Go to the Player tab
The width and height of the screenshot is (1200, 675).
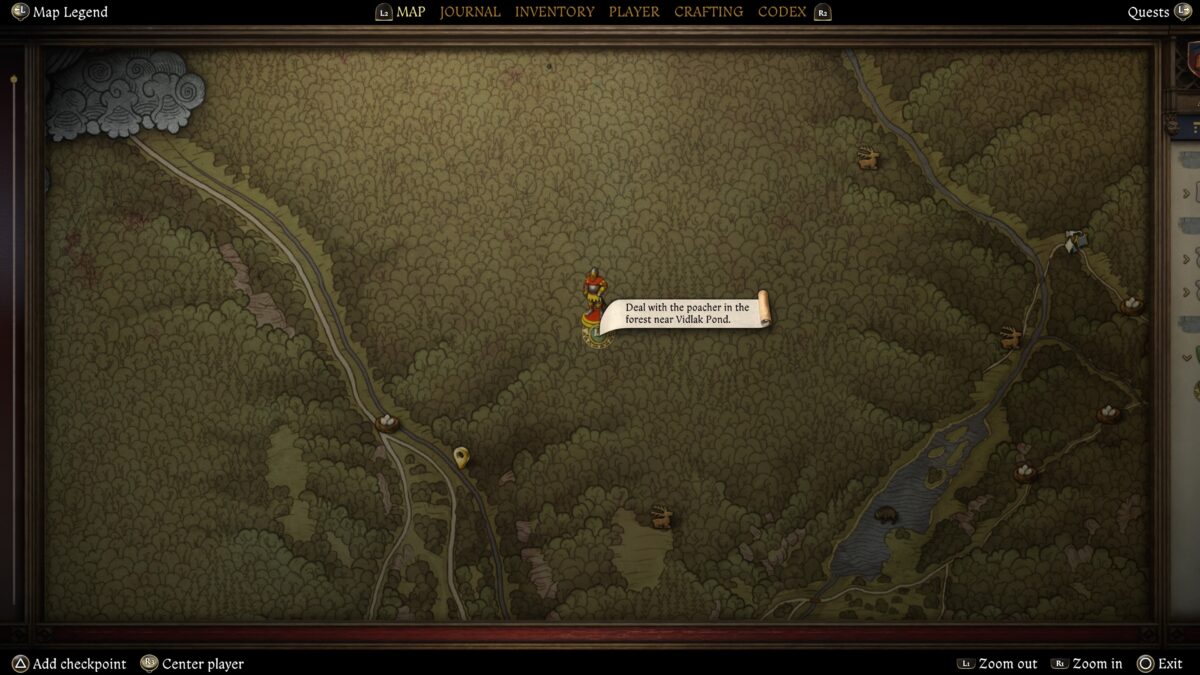634,12
